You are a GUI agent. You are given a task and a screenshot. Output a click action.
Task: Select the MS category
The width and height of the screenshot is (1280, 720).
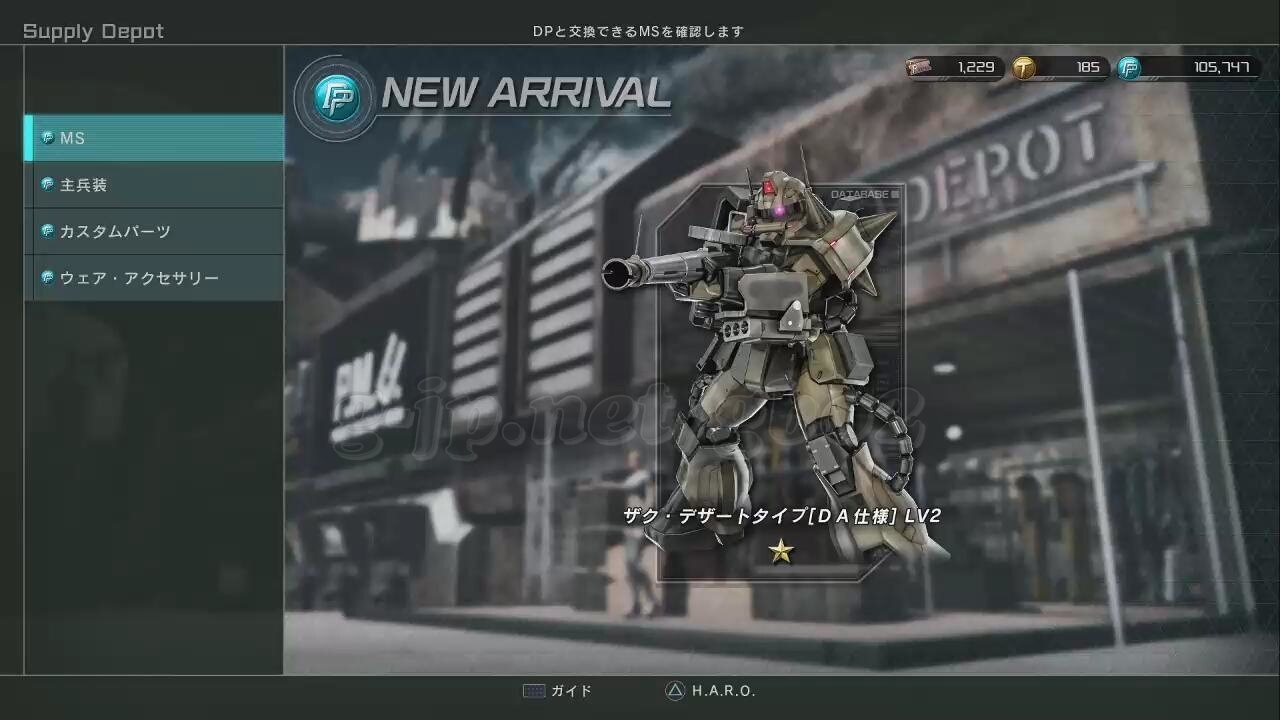155,138
